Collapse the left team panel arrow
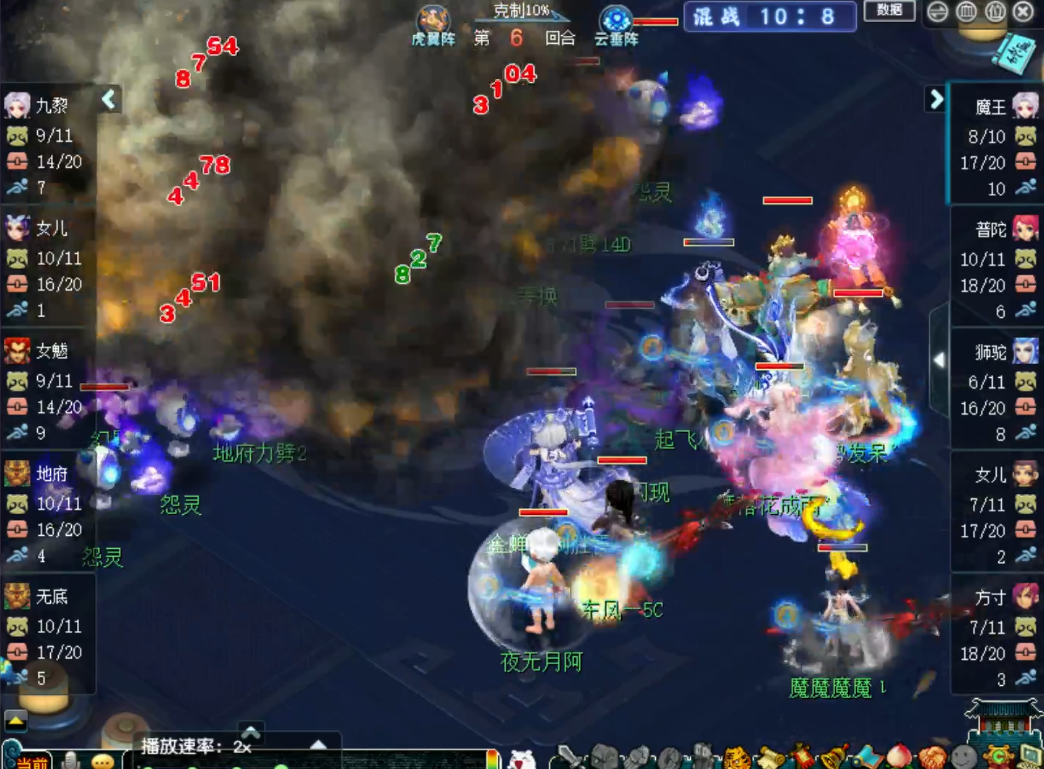Viewport: 1044px width, 769px height. [x=110, y=99]
